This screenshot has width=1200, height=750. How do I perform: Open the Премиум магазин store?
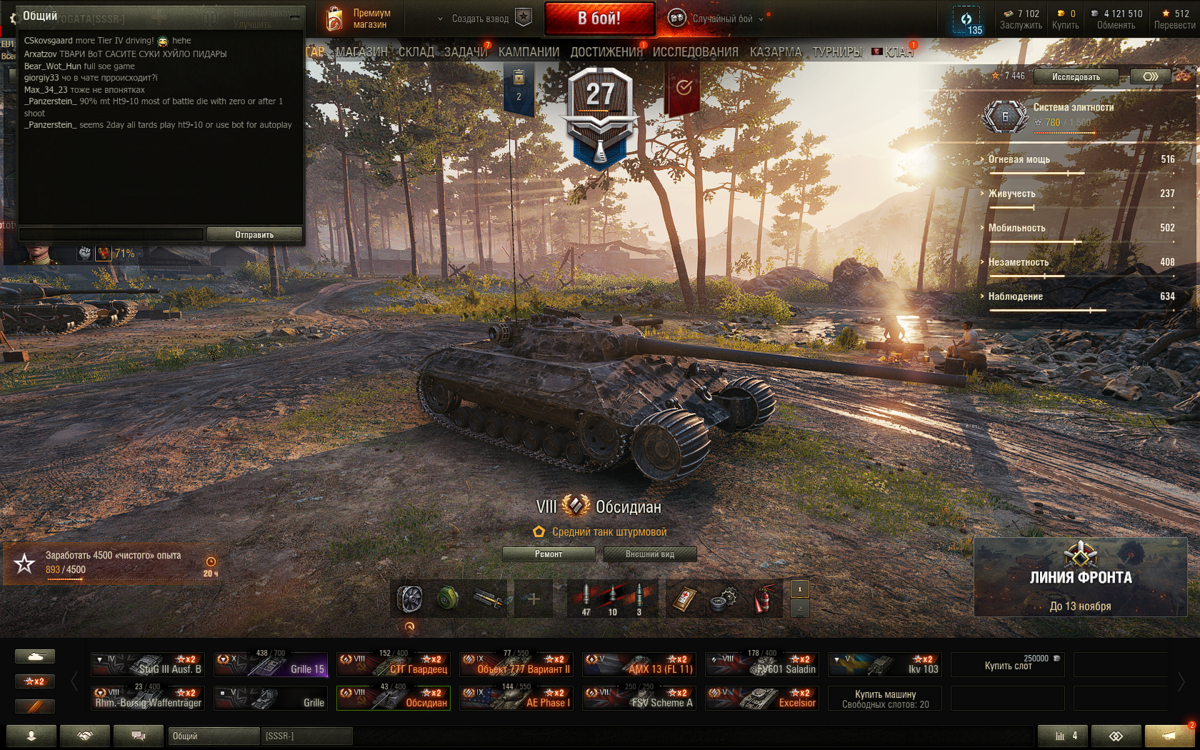[x=361, y=19]
